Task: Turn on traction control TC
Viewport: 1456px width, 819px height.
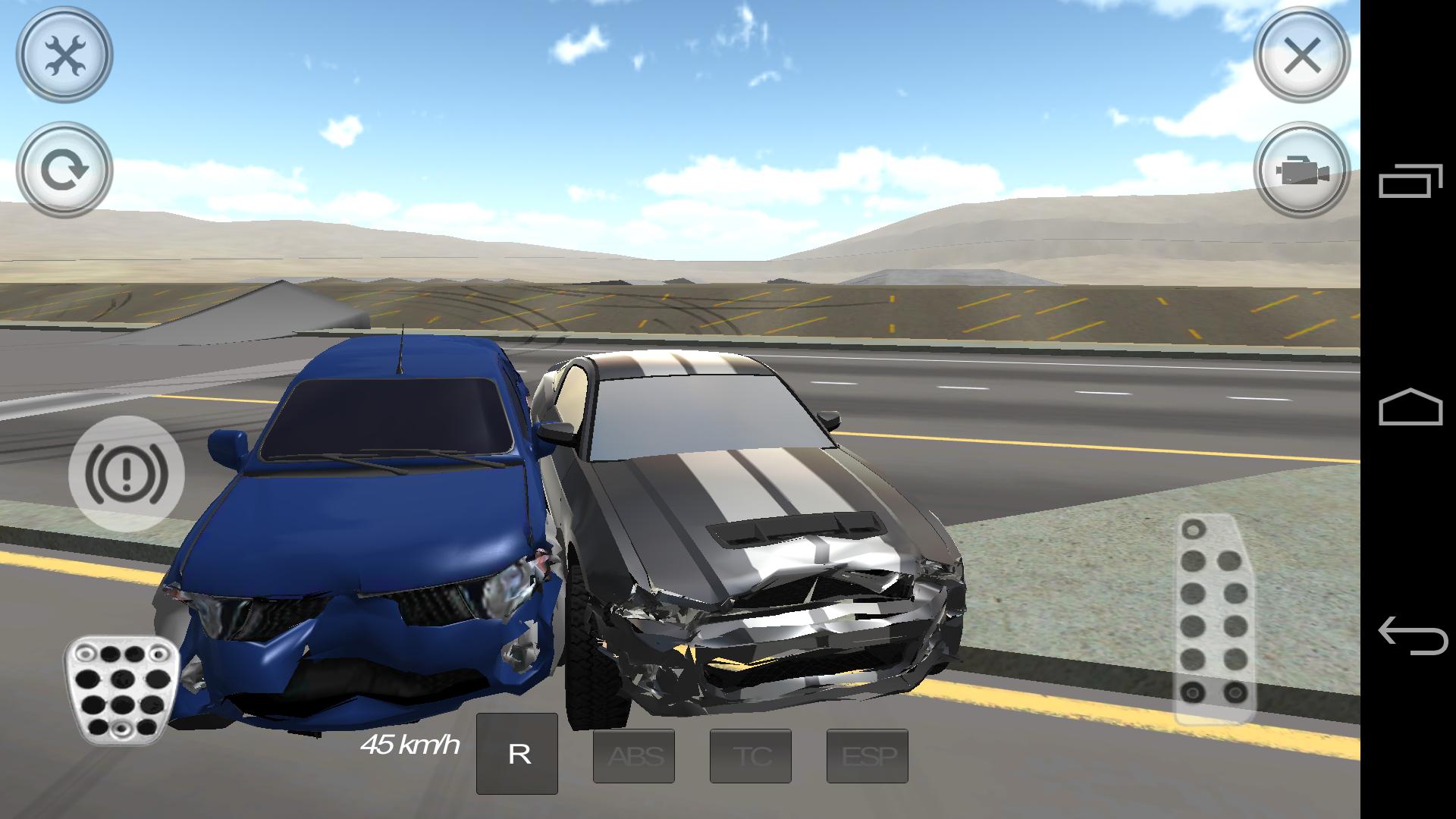Action: click(x=750, y=755)
